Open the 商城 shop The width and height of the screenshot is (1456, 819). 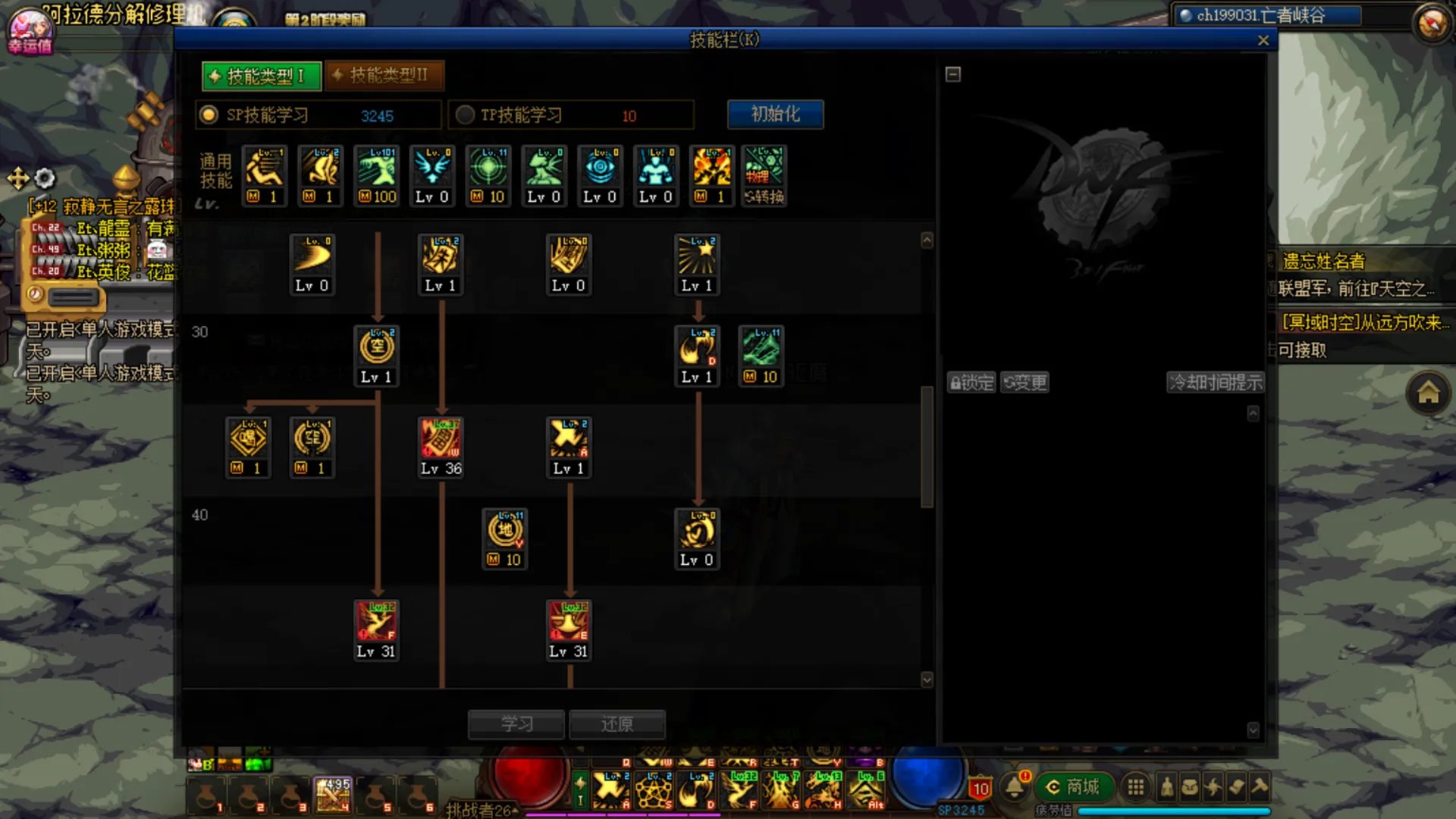[x=1074, y=787]
